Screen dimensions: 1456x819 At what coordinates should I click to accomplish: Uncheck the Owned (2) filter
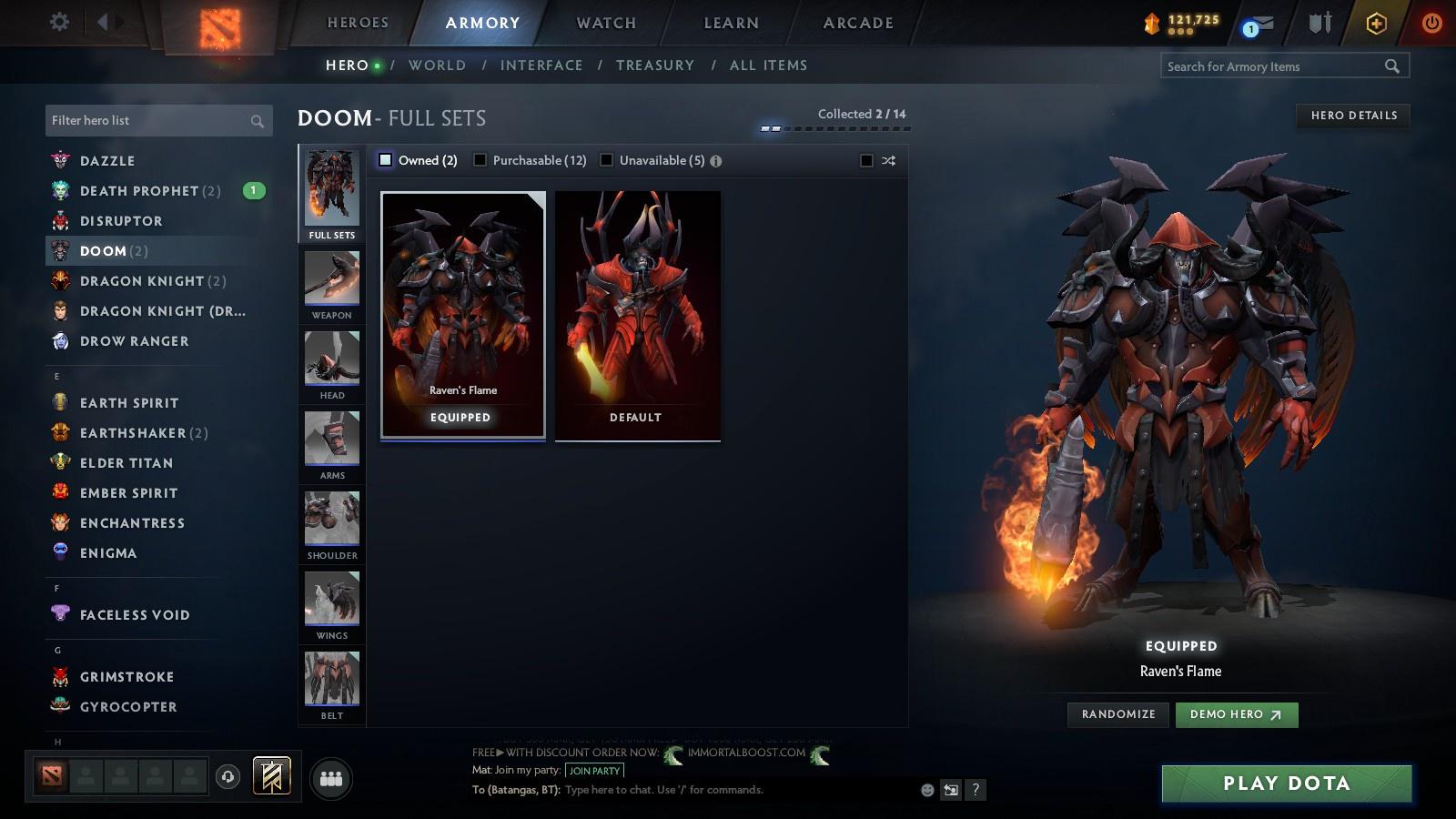[385, 159]
